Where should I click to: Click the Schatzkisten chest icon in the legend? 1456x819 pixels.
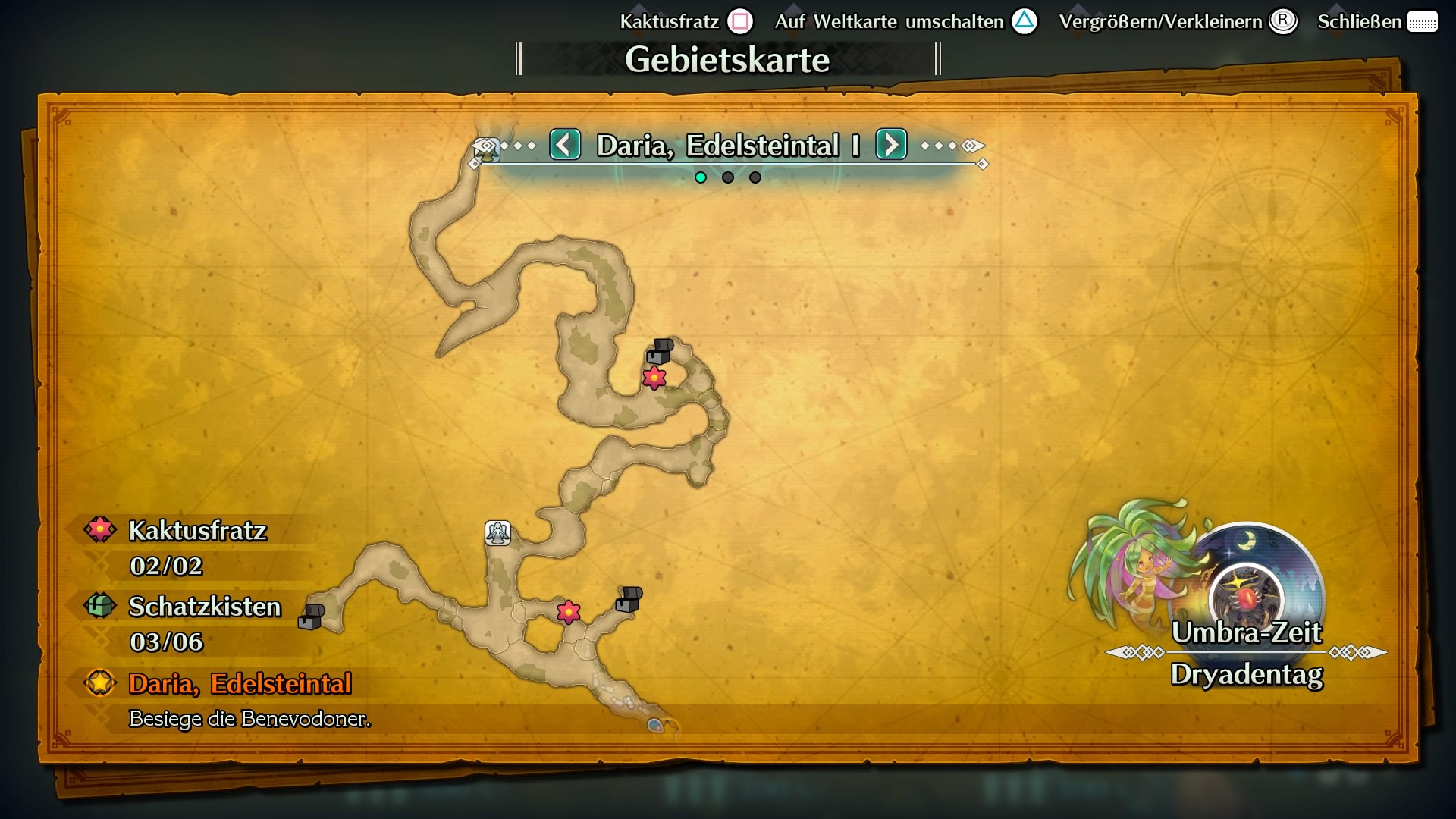(x=99, y=606)
